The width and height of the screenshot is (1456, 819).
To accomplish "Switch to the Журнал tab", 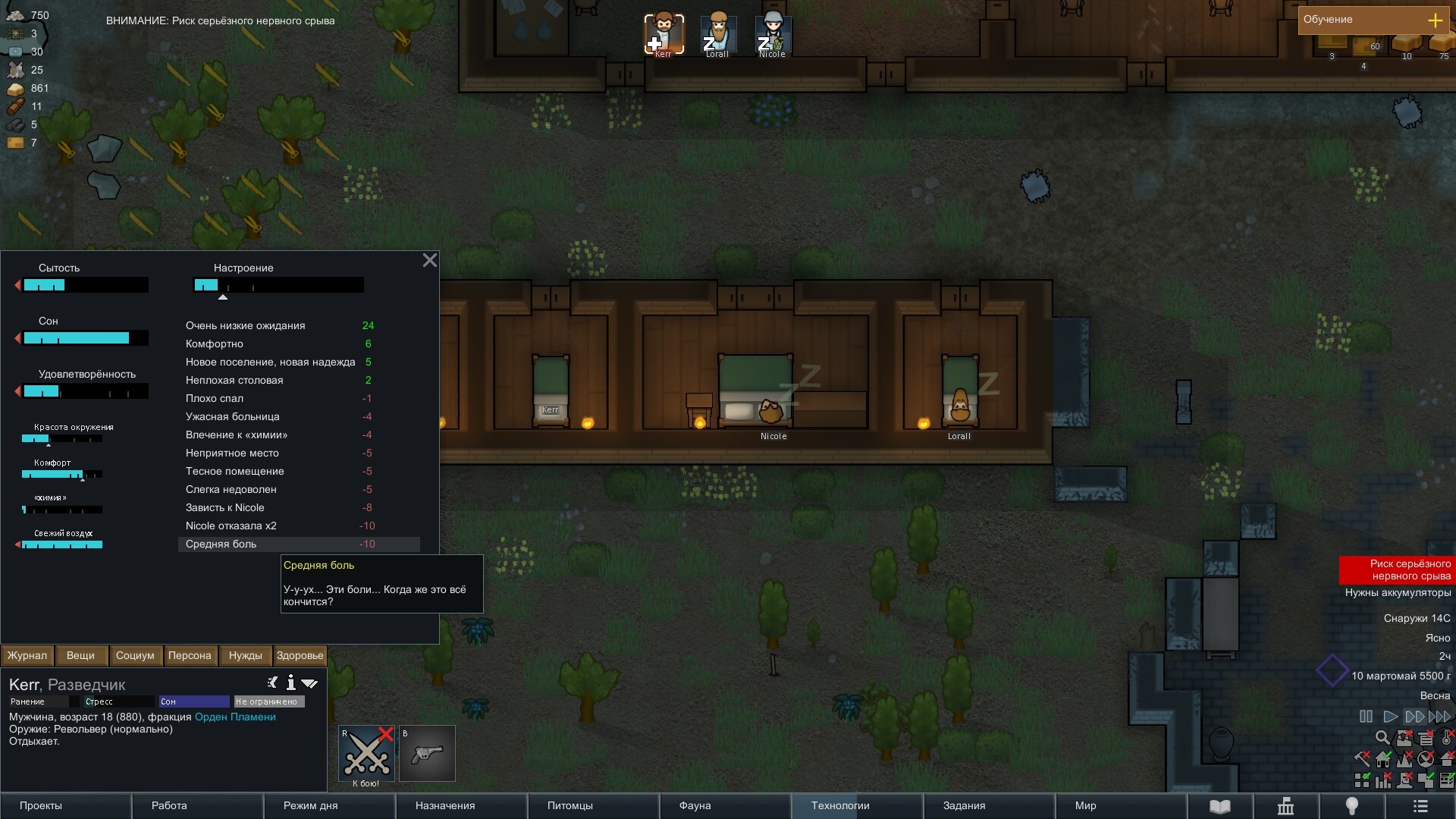I will click(27, 656).
